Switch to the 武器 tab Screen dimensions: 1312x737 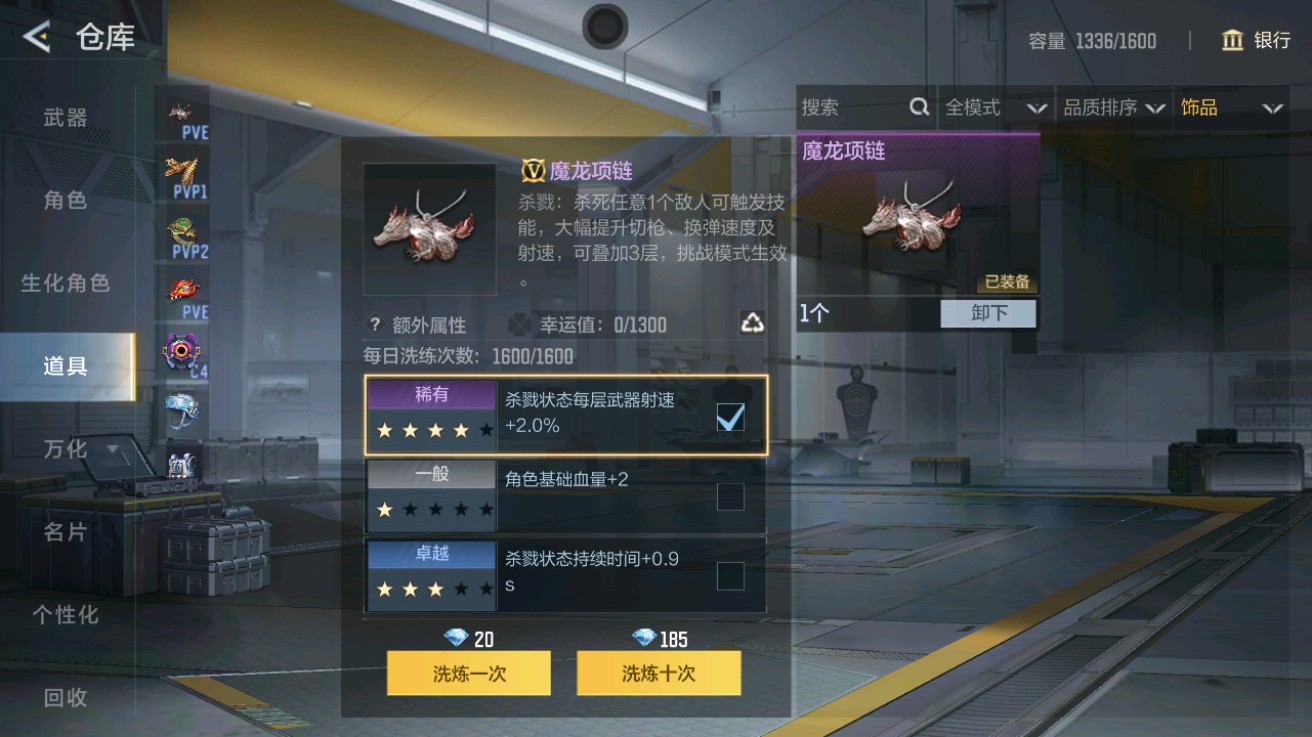pos(62,117)
